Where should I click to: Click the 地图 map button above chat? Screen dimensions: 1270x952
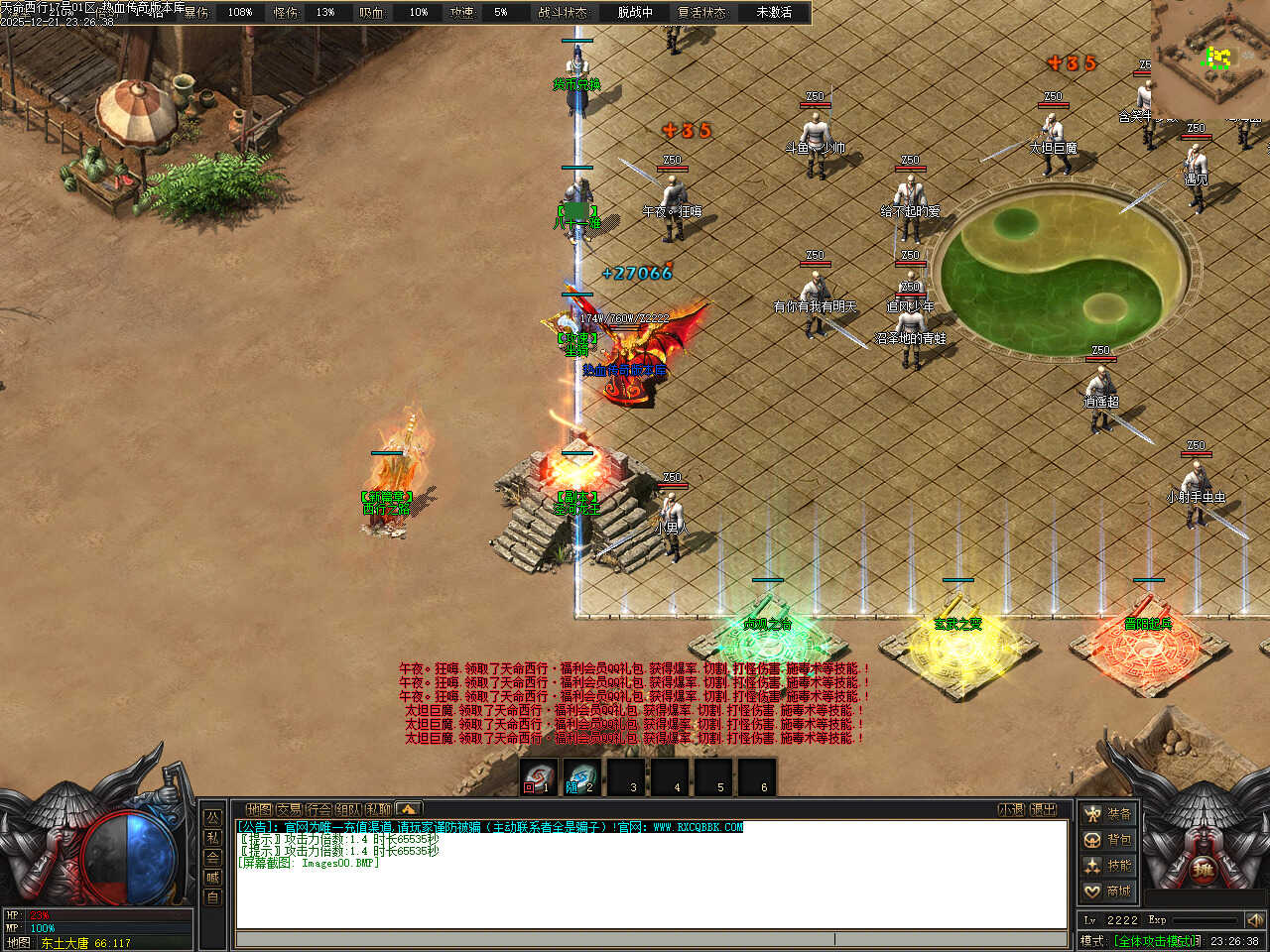(259, 810)
